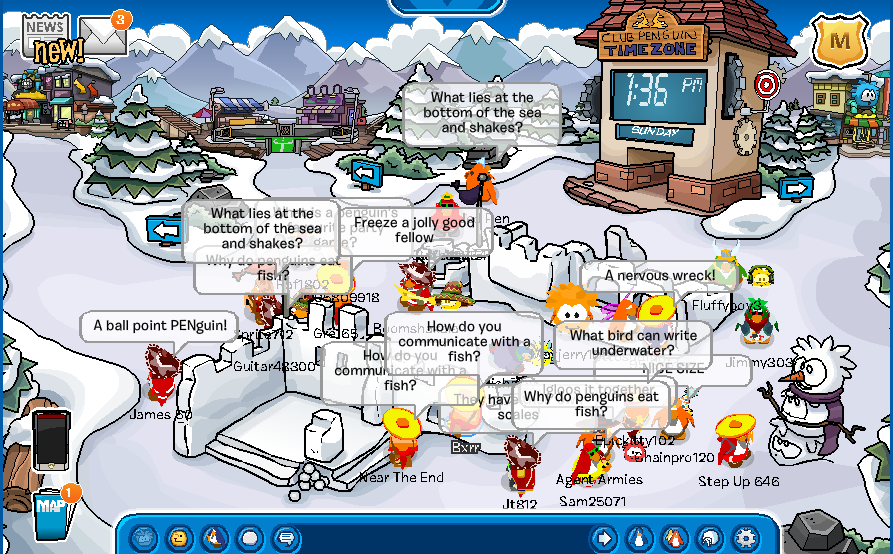This screenshot has width=893, height=554.
Task: Select the snowball throw button
Action: [249, 538]
